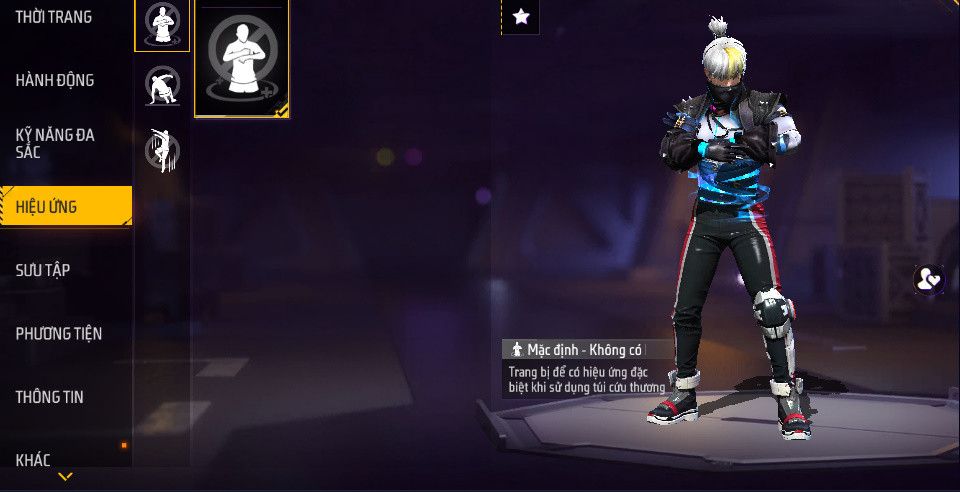This screenshot has width=960, height=492.
Task: Choose the Khác menu entry
Action: click(x=33, y=460)
